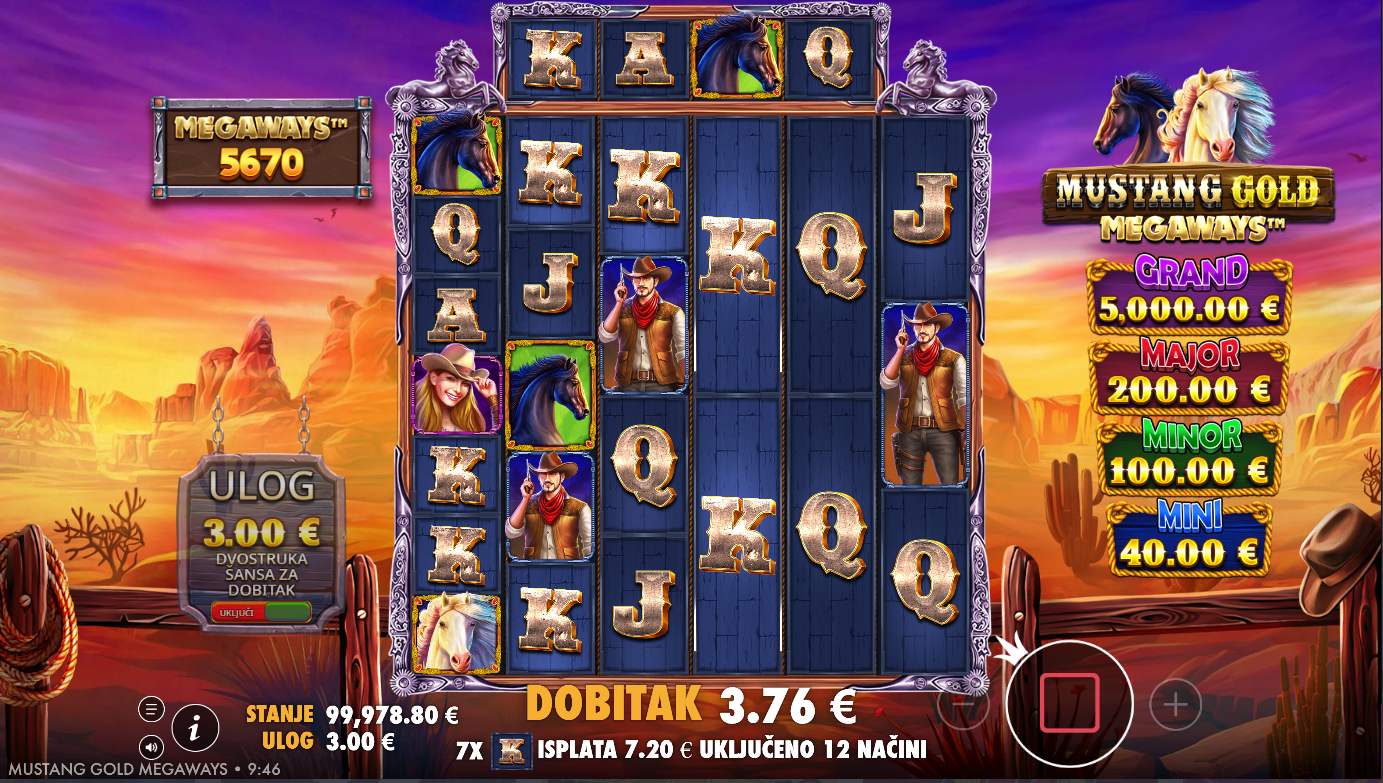Viewport: 1383px width, 783px height.
Task: Stop the spin with the red square button
Action: [x=1069, y=702]
